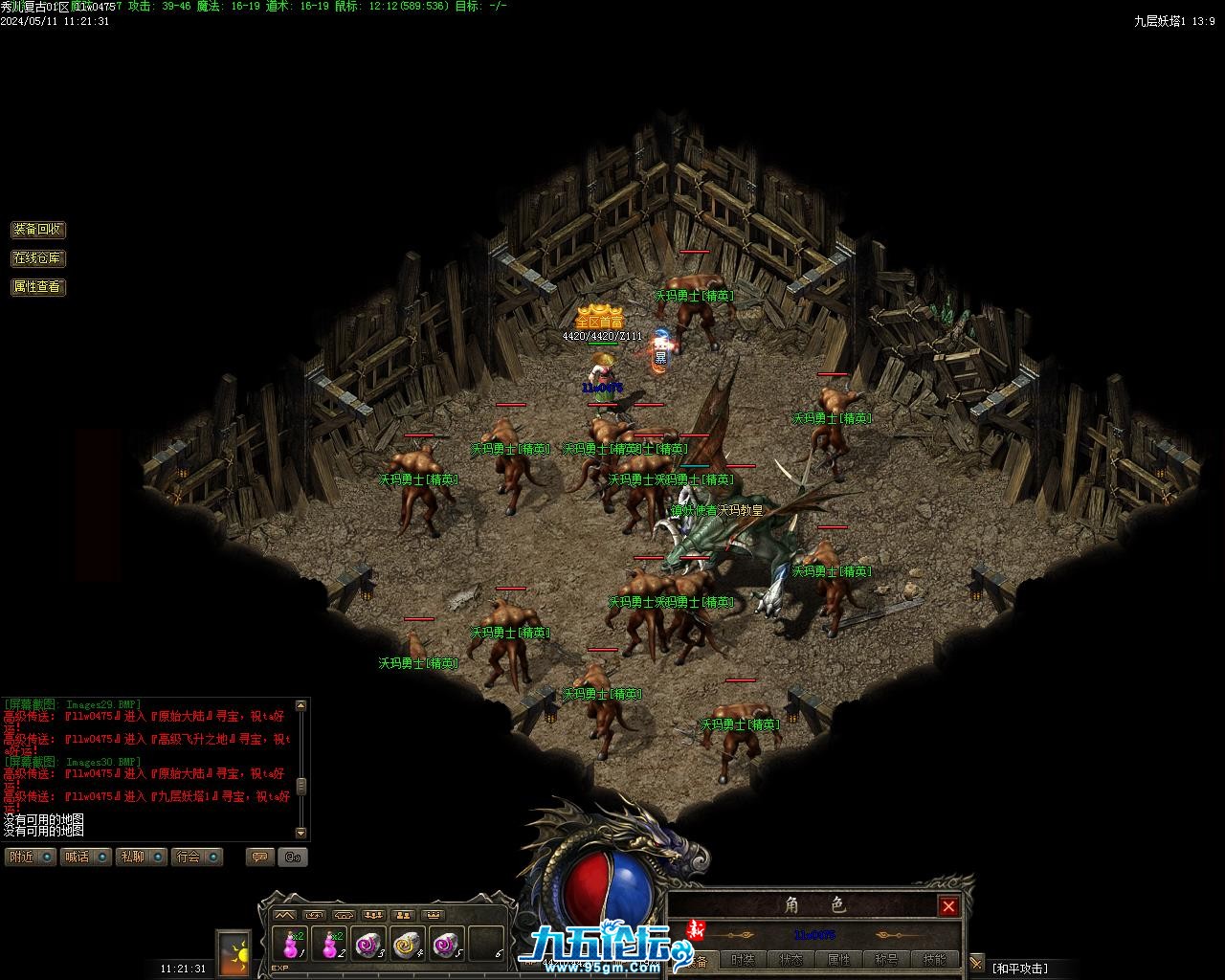Switch to the 时装 fashion tab
Viewport: 1225px width, 980px height.
743,960
